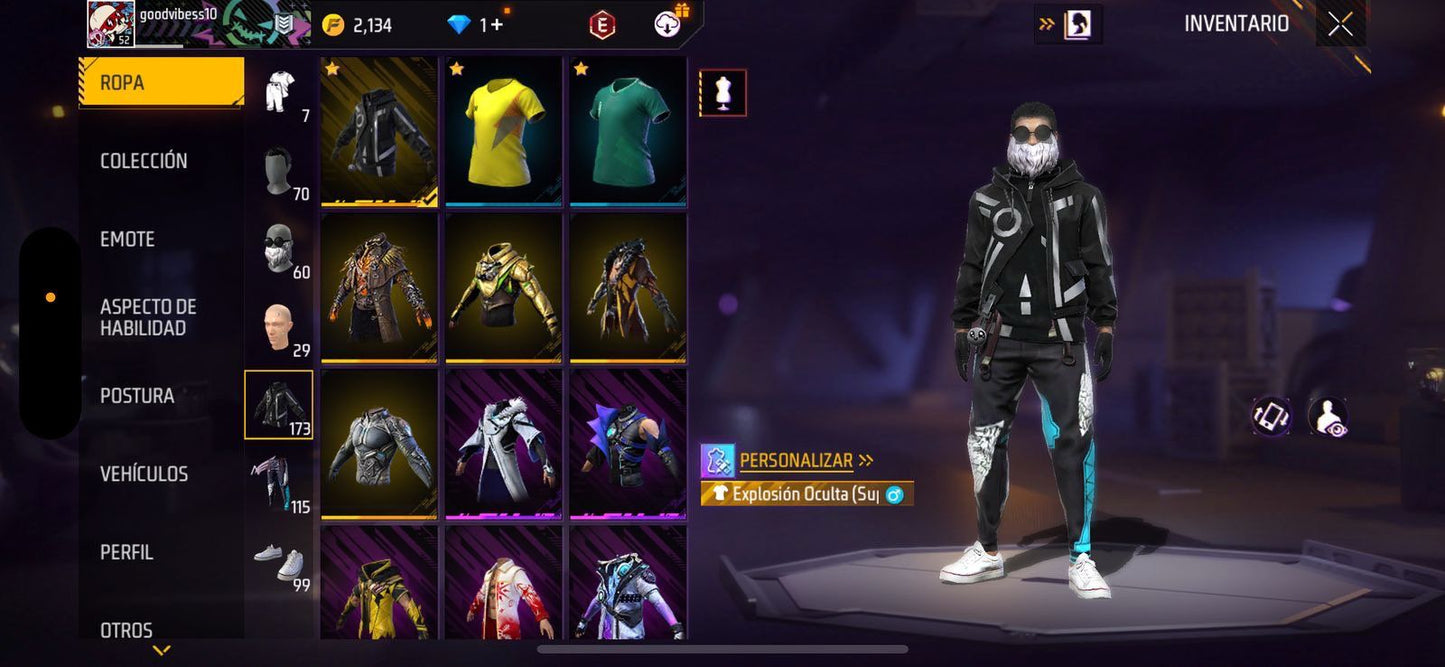The height and width of the screenshot is (667, 1445).
Task: Toggle the character visibility eye icon
Action: coord(1327,417)
